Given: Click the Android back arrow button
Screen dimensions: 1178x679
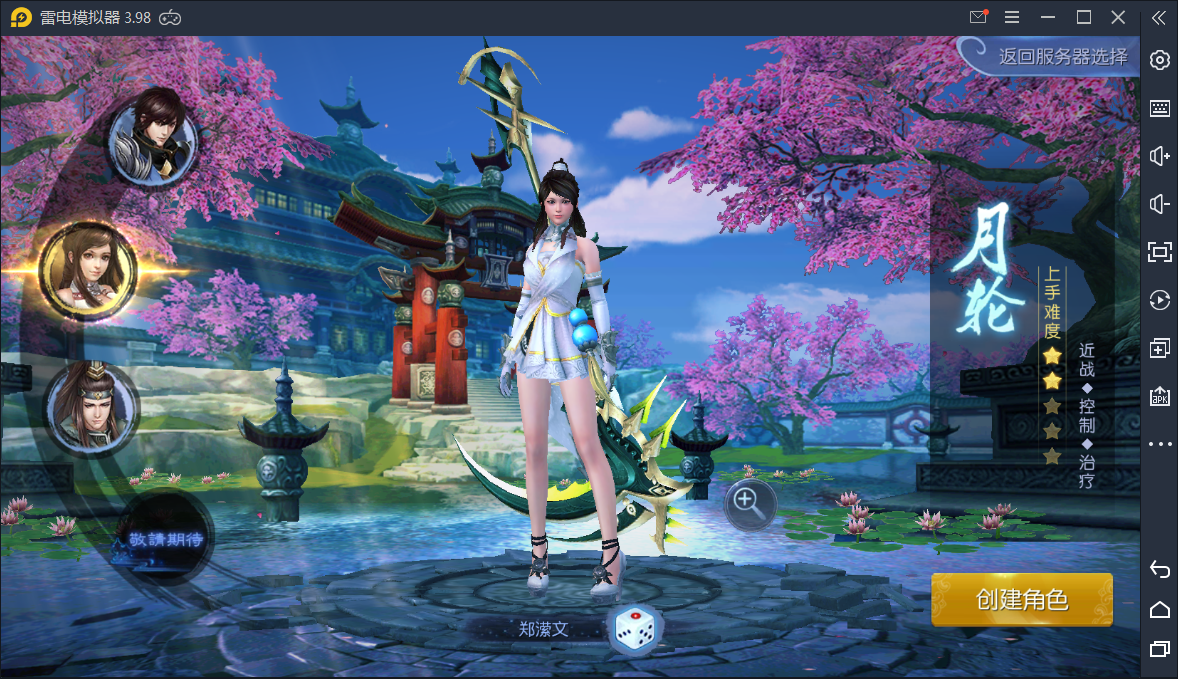Looking at the screenshot, I should (1160, 569).
